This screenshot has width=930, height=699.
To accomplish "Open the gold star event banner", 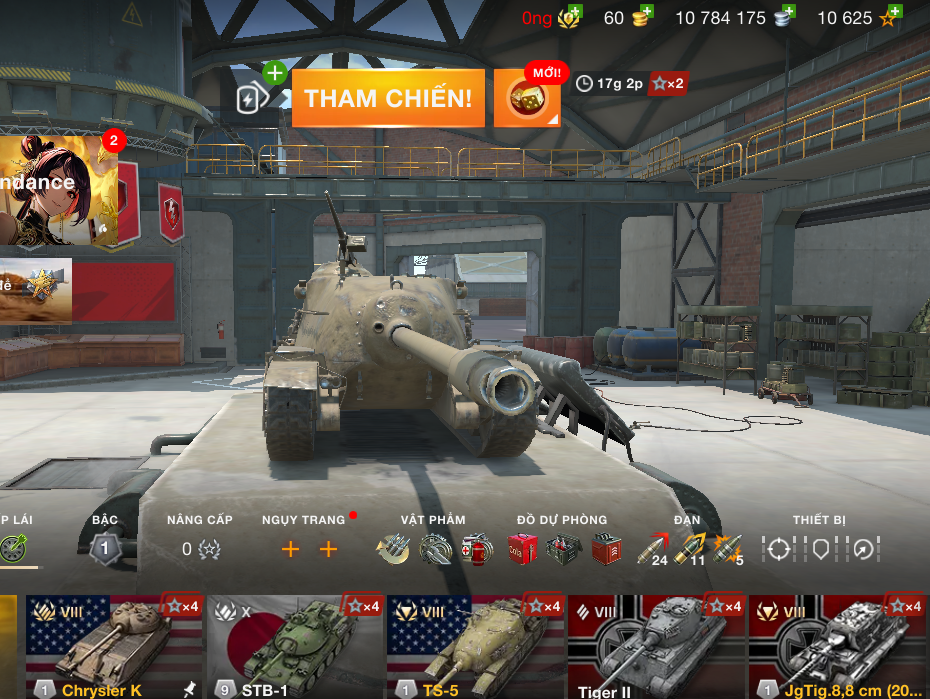I will pos(36,290).
